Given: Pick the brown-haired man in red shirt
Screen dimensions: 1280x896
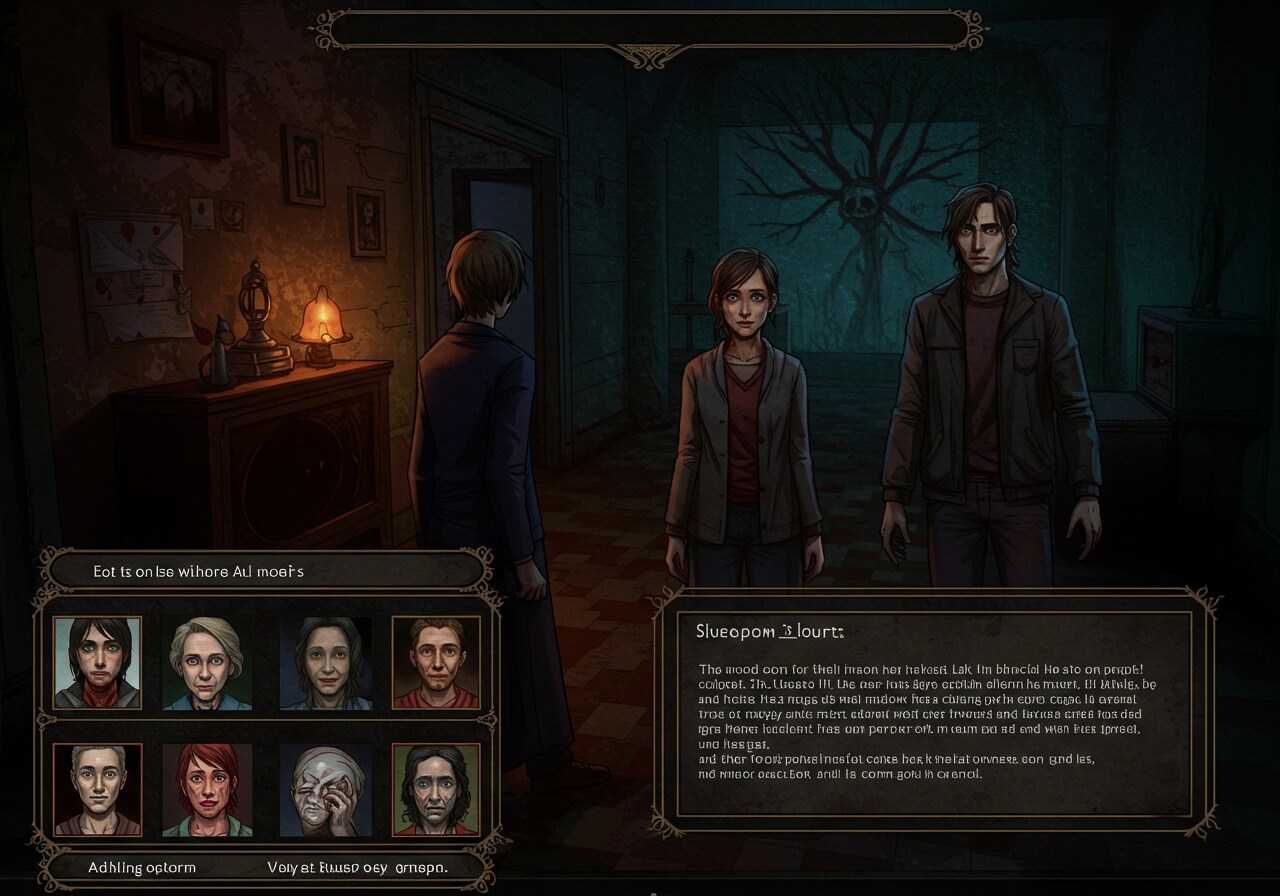Looking at the screenshot, I should click(436, 662).
